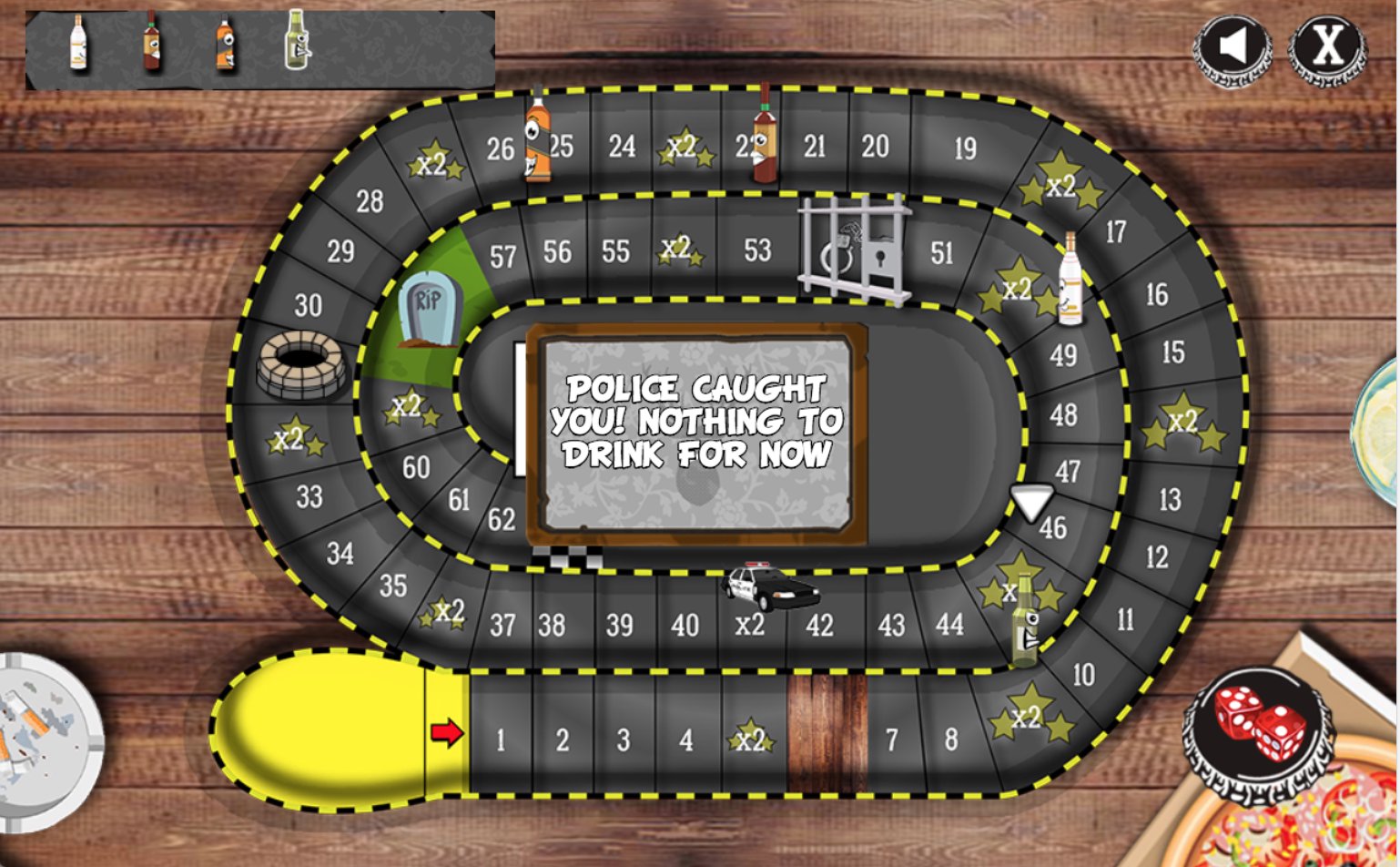Image resolution: width=1400 pixels, height=867 pixels.
Task: Click the tire obstacle near space 31
Action: (300, 364)
